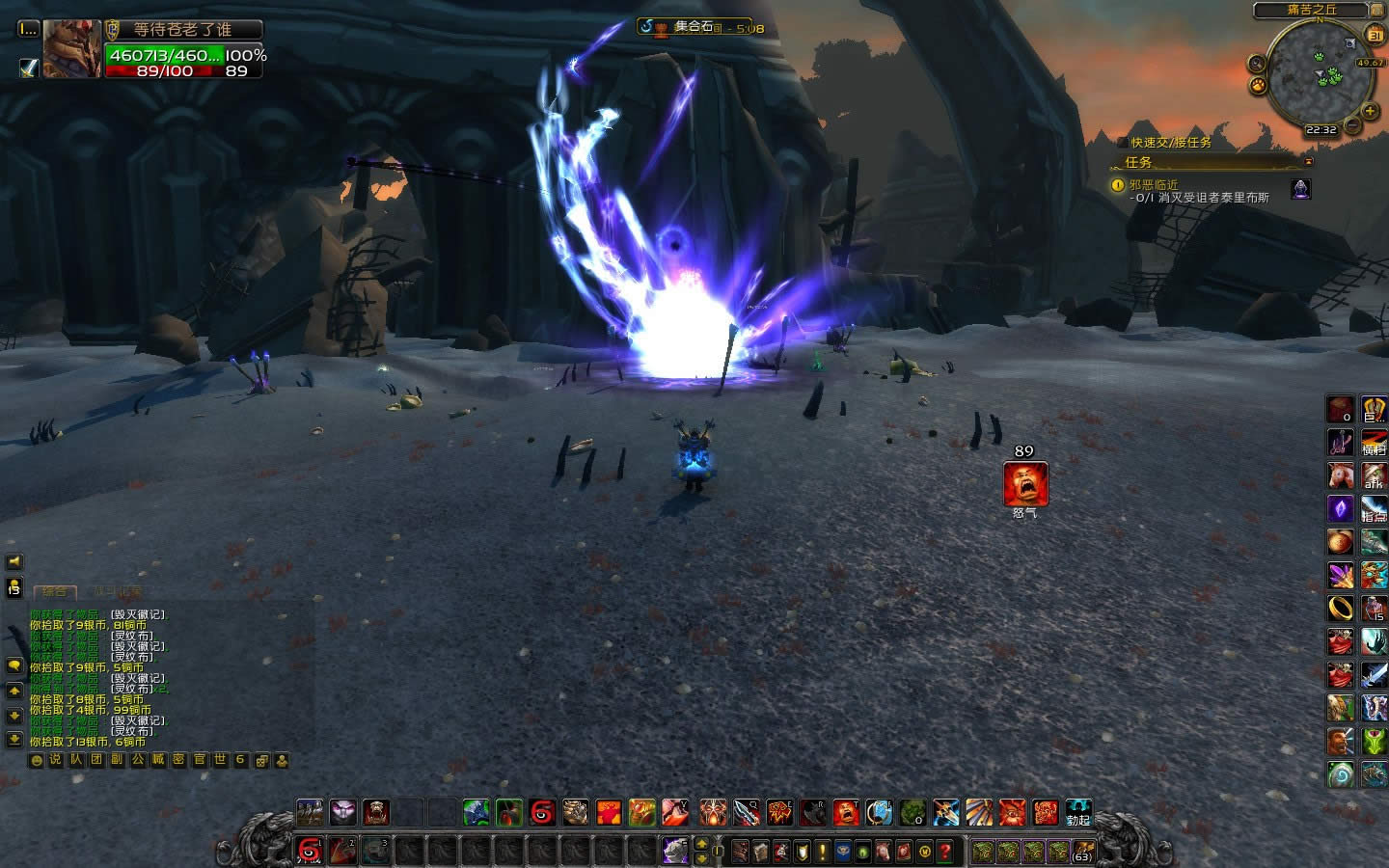Switch to the 综合 chat tab
This screenshot has width=1389, height=868.
(x=54, y=592)
